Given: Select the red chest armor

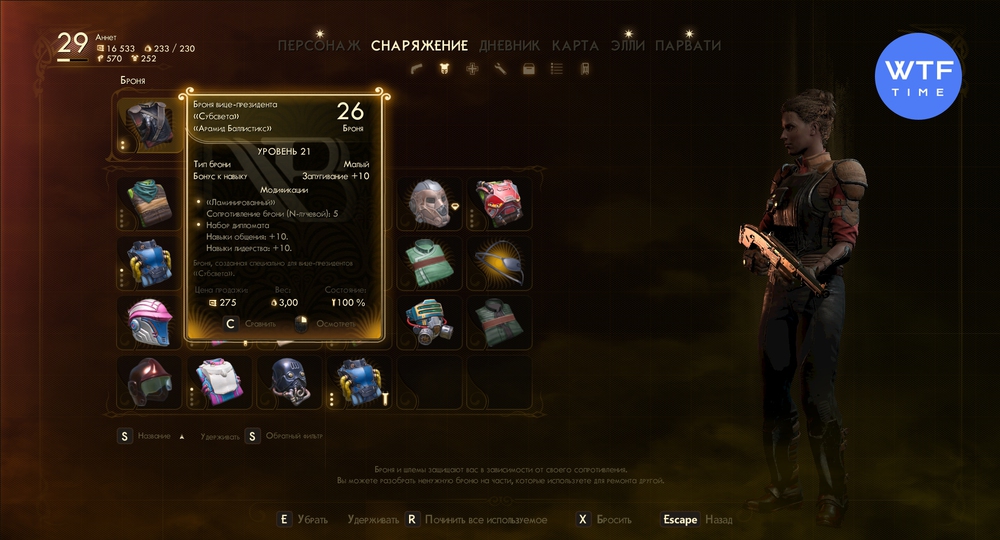Looking at the screenshot, I should [499, 204].
